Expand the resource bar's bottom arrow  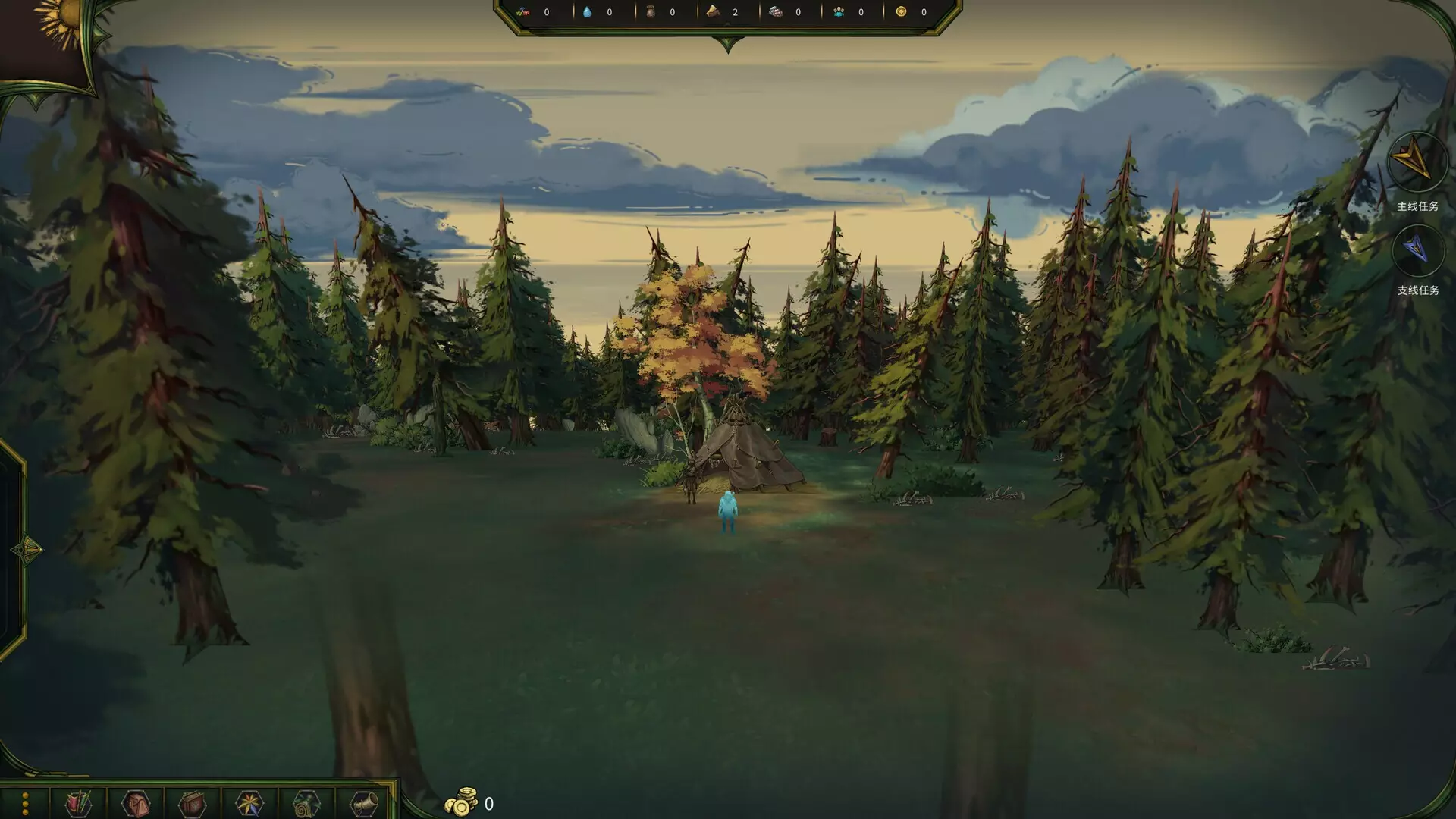pyautogui.click(x=728, y=45)
